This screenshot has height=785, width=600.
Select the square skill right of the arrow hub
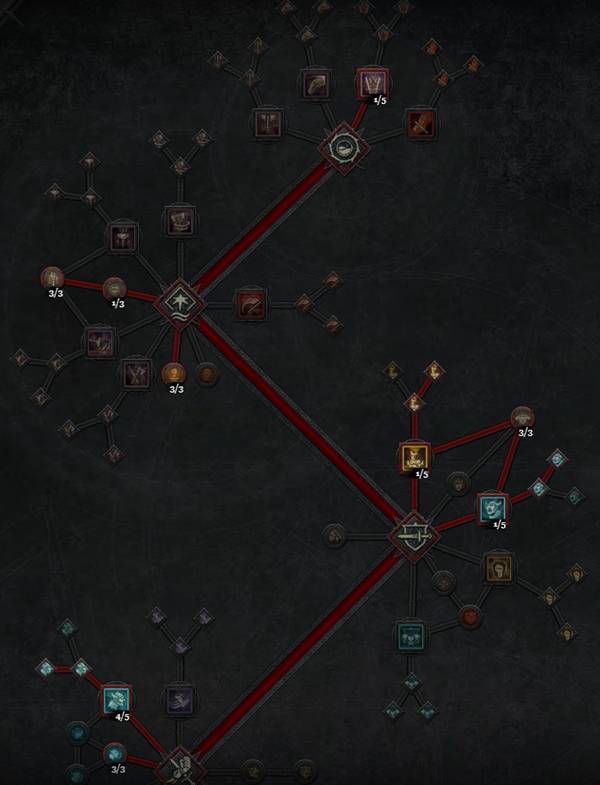point(251,303)
